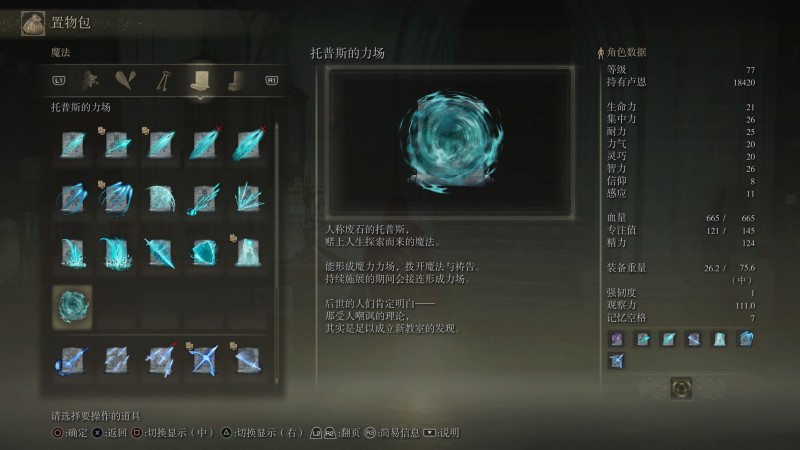Select the Thops's Barrier swirling vortex spell
Screen dimensions: 800x450
72,306
